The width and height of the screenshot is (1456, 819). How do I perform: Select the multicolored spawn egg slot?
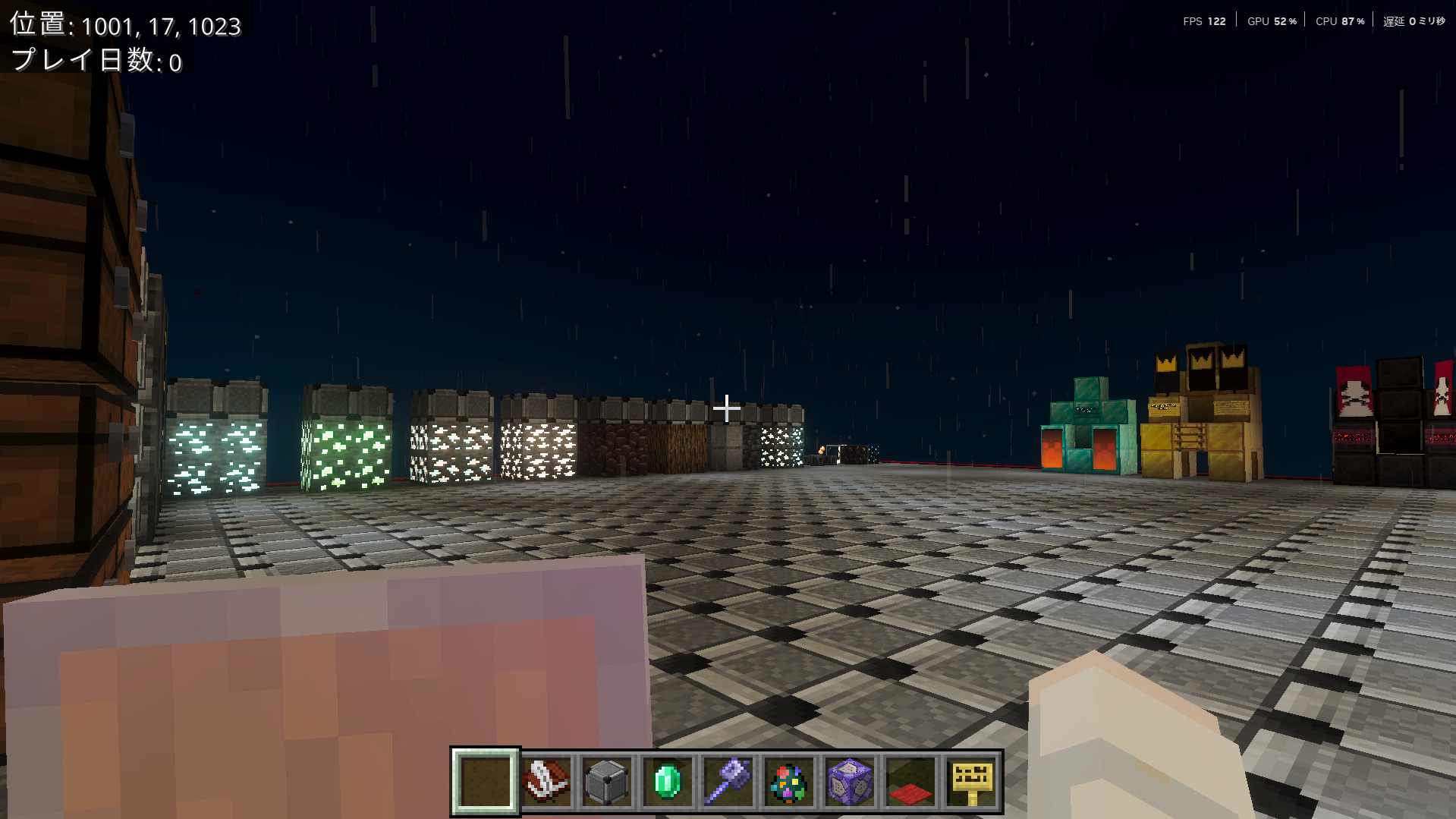tap(789, 782)
